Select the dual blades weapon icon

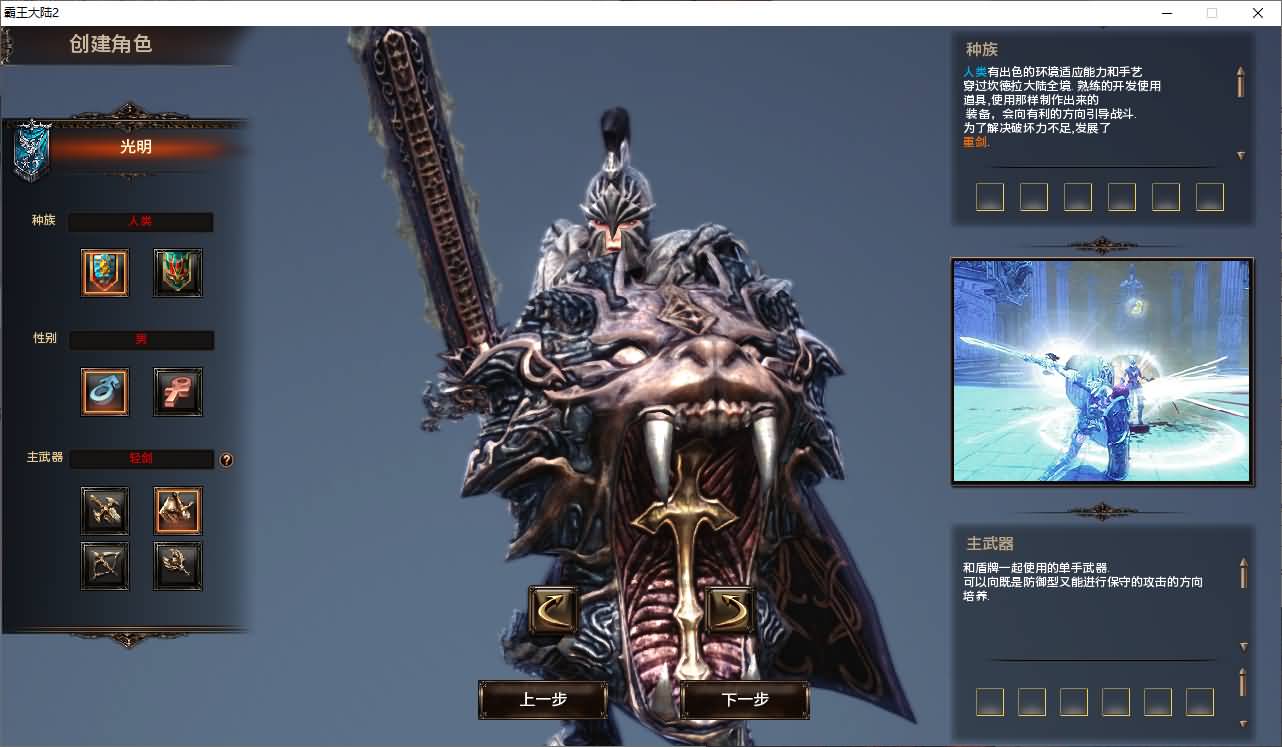[105, 510]
